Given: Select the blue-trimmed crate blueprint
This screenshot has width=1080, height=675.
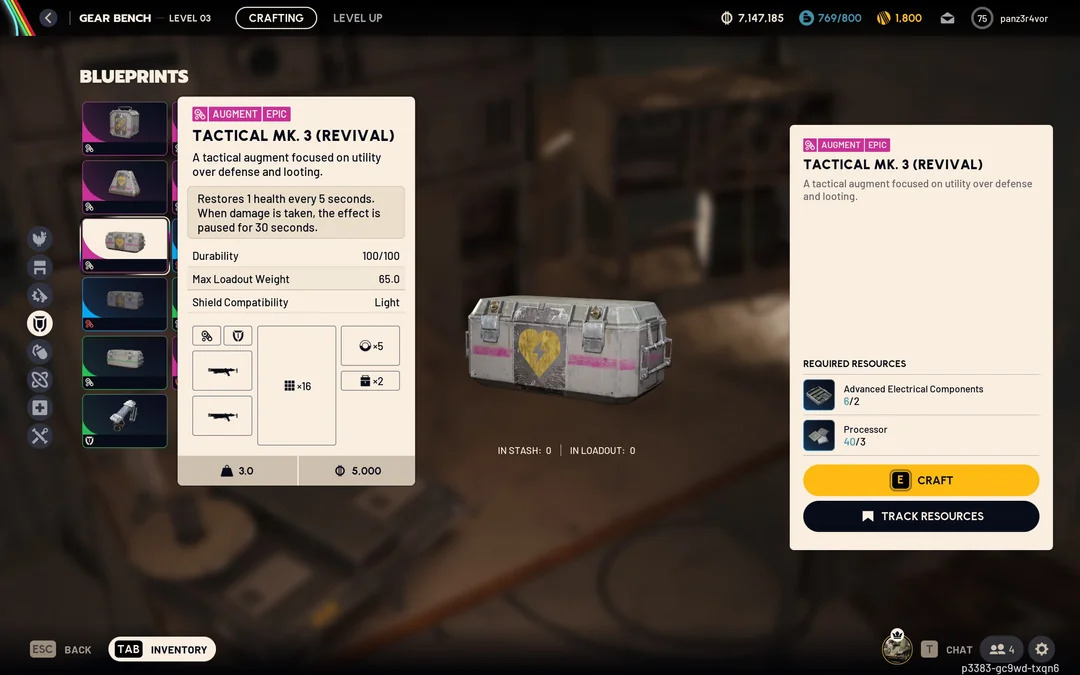Looking at the screenshot, I should pyautogui.click(x=125, y=303).
